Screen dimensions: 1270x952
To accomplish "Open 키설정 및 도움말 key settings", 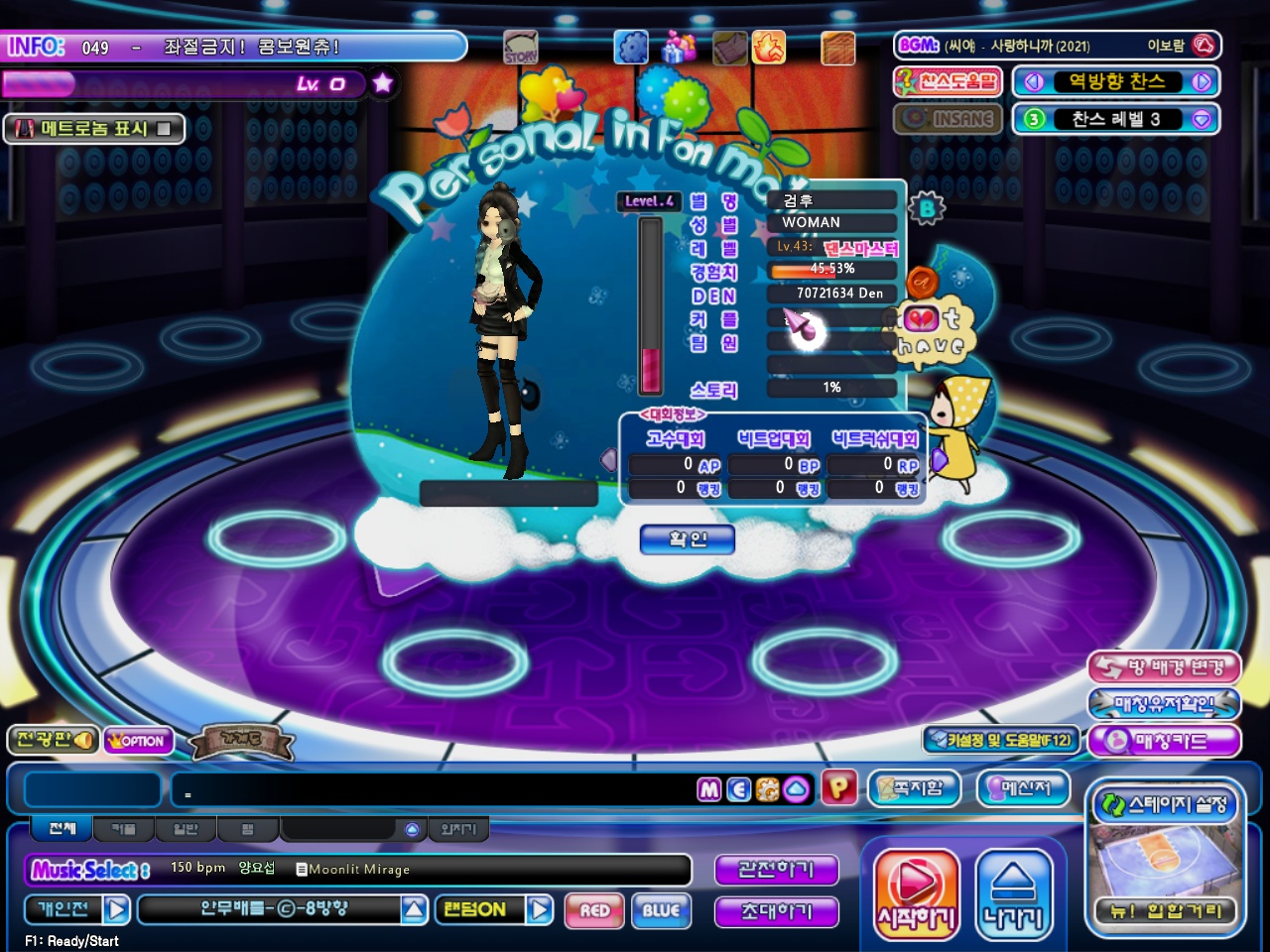I will pos(1000,740).
